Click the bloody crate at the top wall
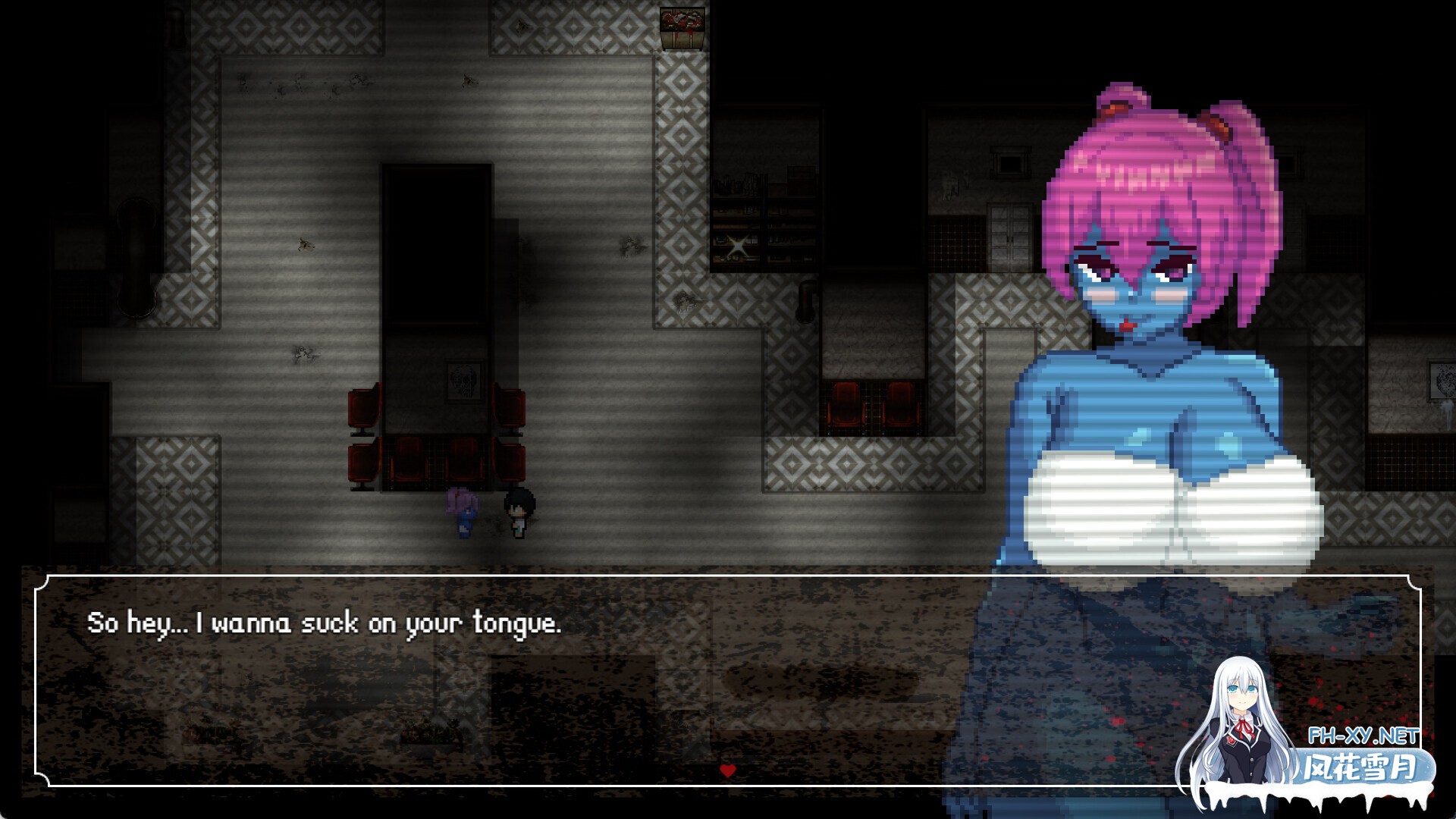1456x819 pixels. 681,23
